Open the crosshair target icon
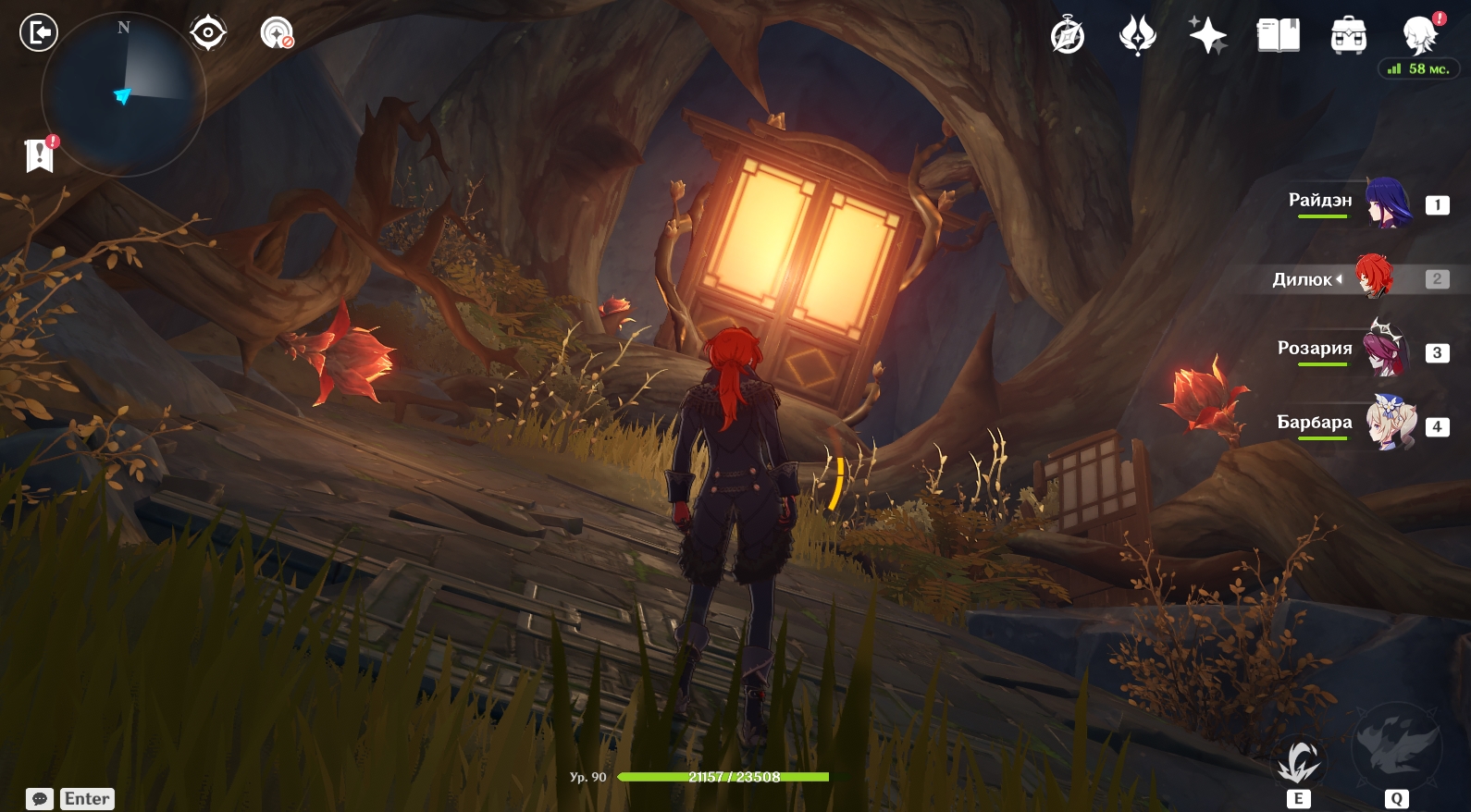The width and height of the screenshot is (1471, 812). pyautogui.click(x=208, y=33)
